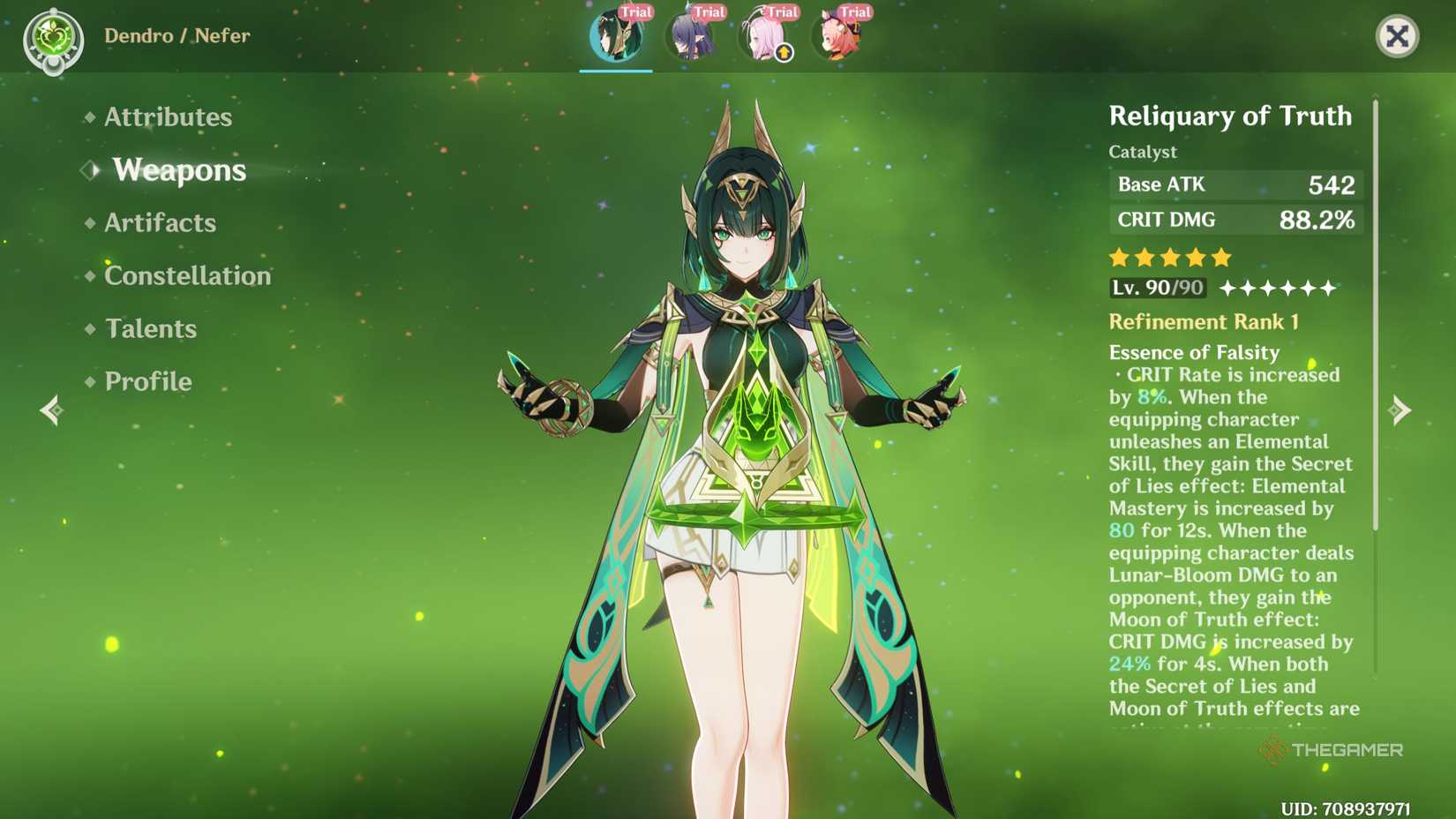Switch to the second Trial character portrait

tap(689, 34)
